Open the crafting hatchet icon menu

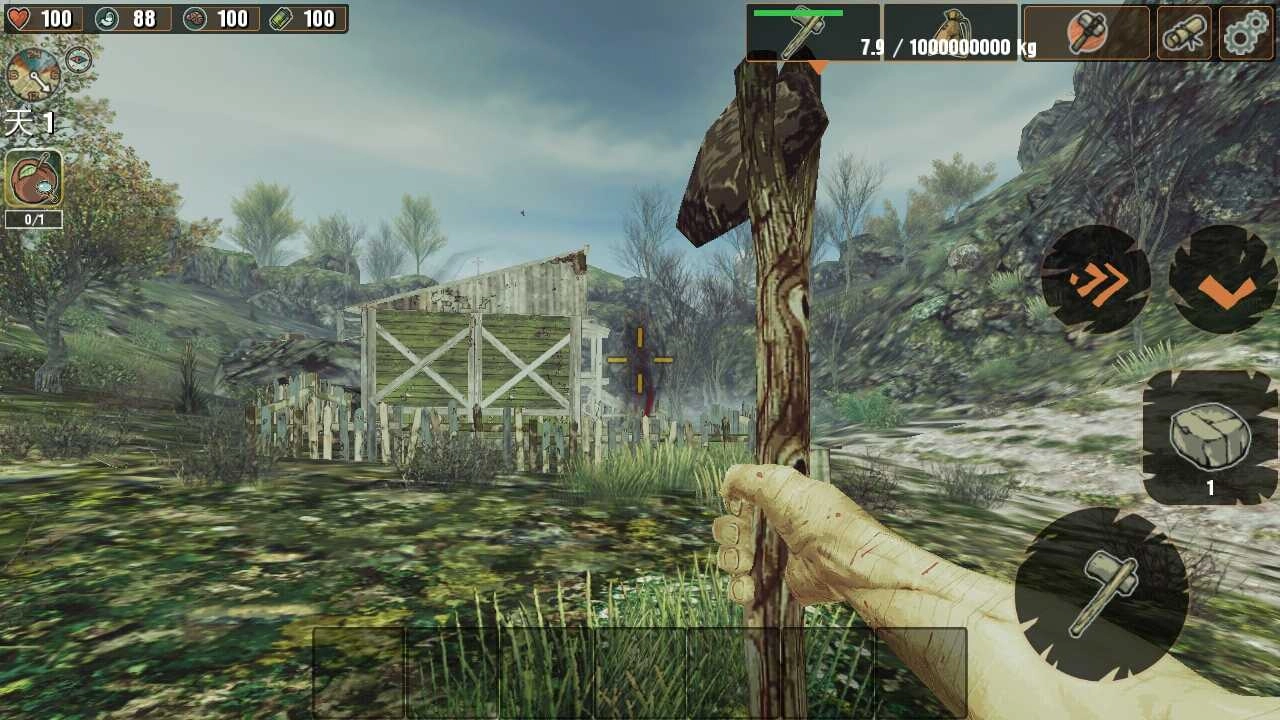click(x=1088, y=32)
